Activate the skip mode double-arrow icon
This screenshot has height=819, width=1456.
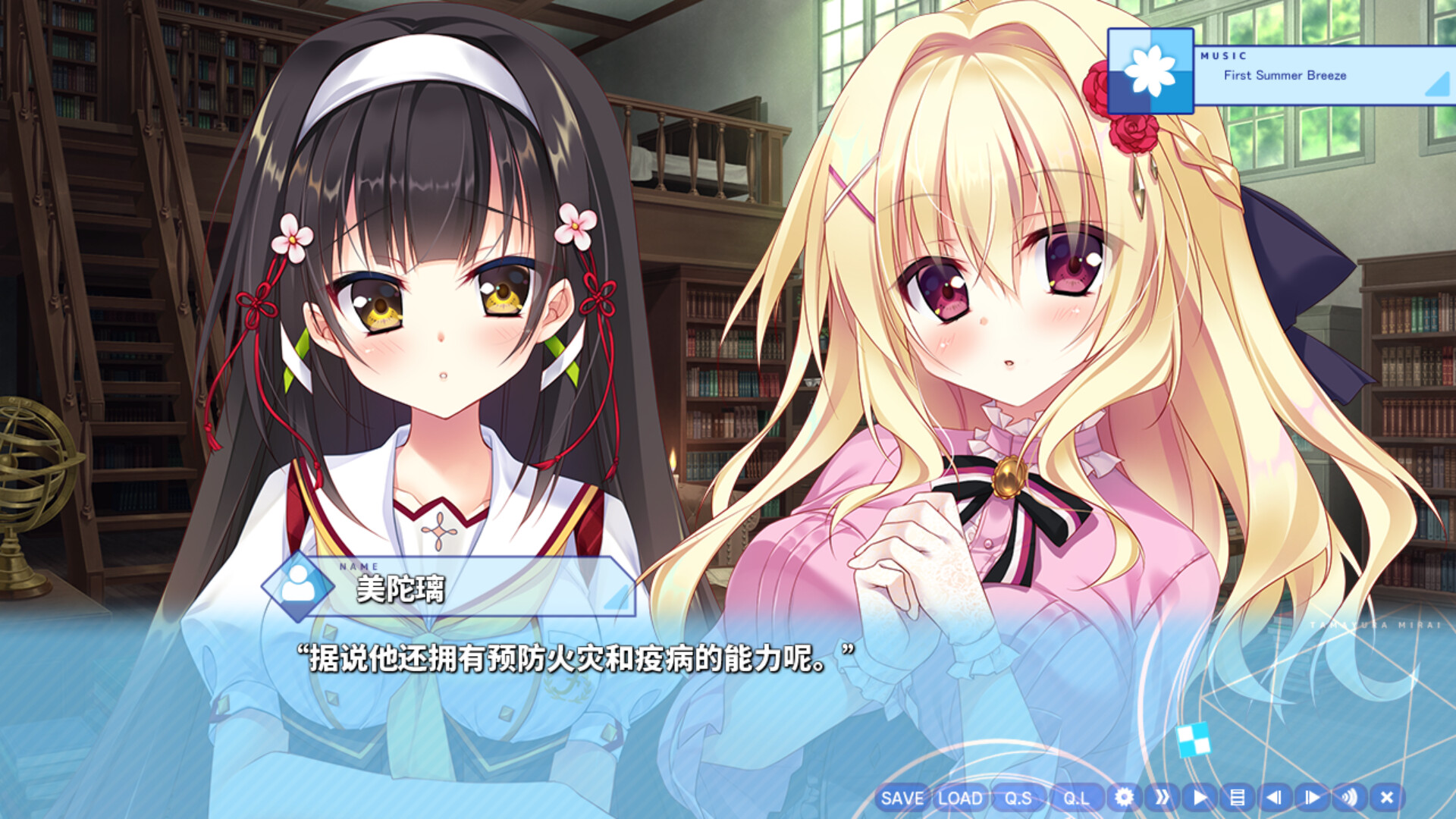[x=1163, y=798]
